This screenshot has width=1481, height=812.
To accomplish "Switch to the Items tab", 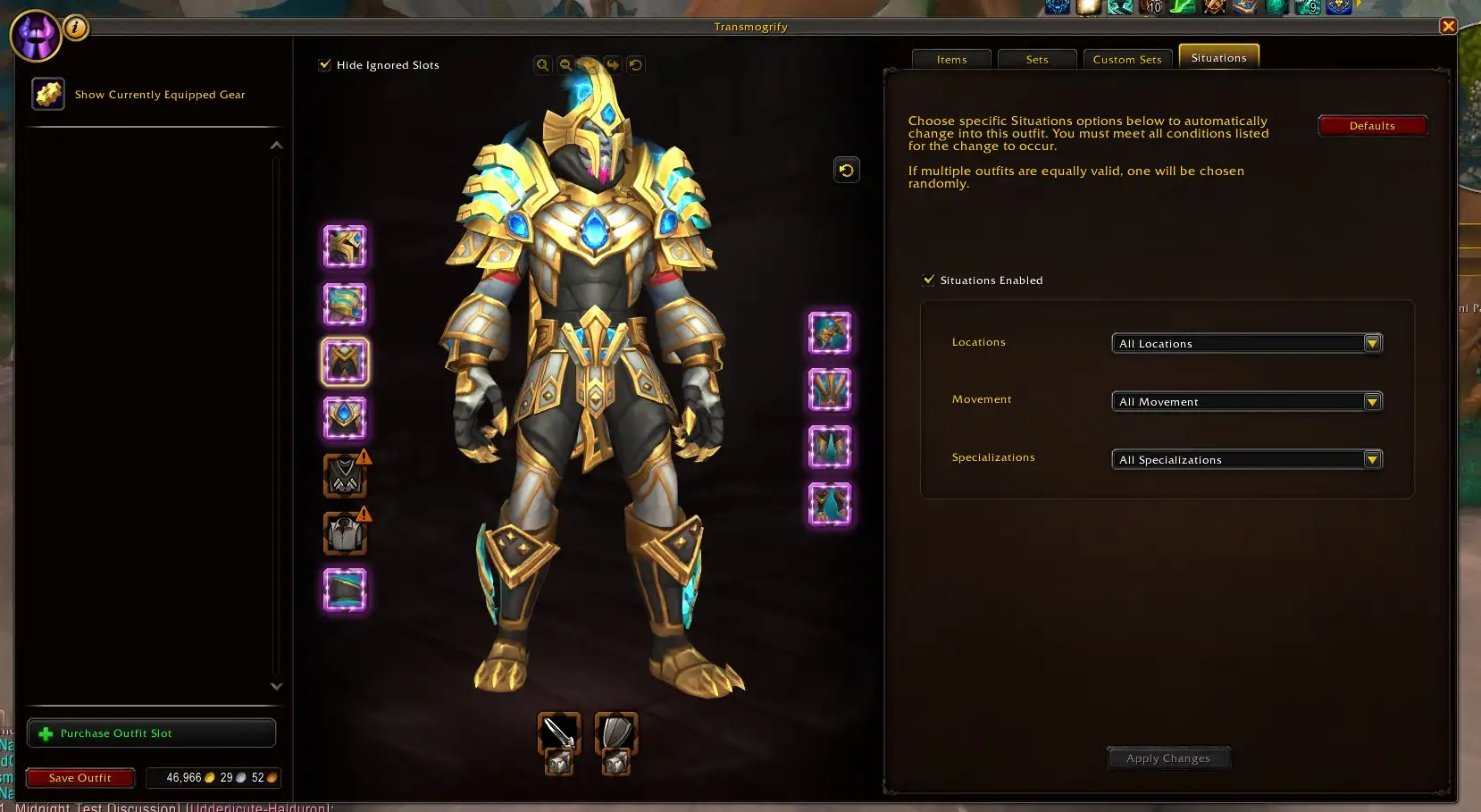I will 951,60.
